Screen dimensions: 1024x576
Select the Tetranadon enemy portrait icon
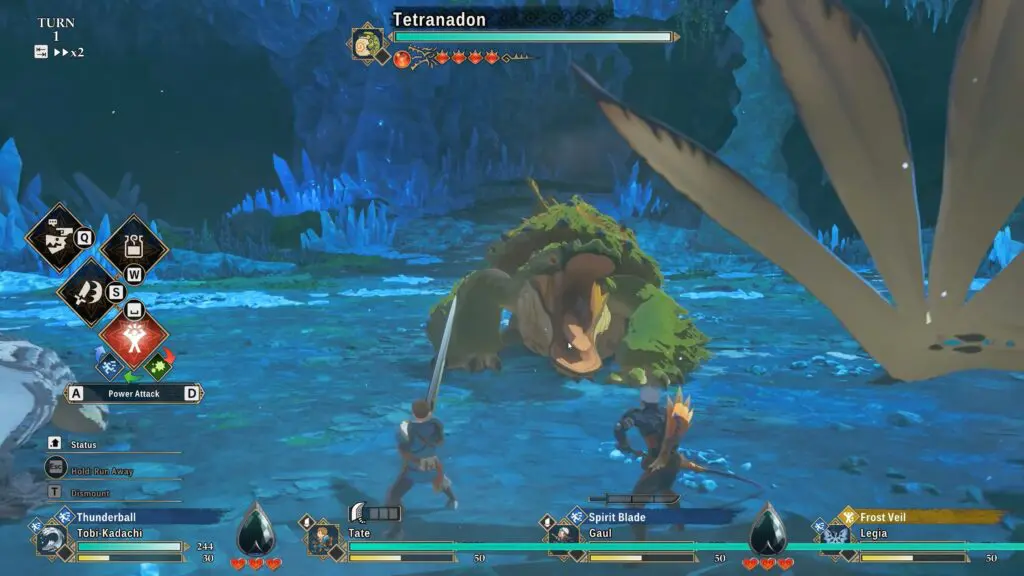click(367, 43)
